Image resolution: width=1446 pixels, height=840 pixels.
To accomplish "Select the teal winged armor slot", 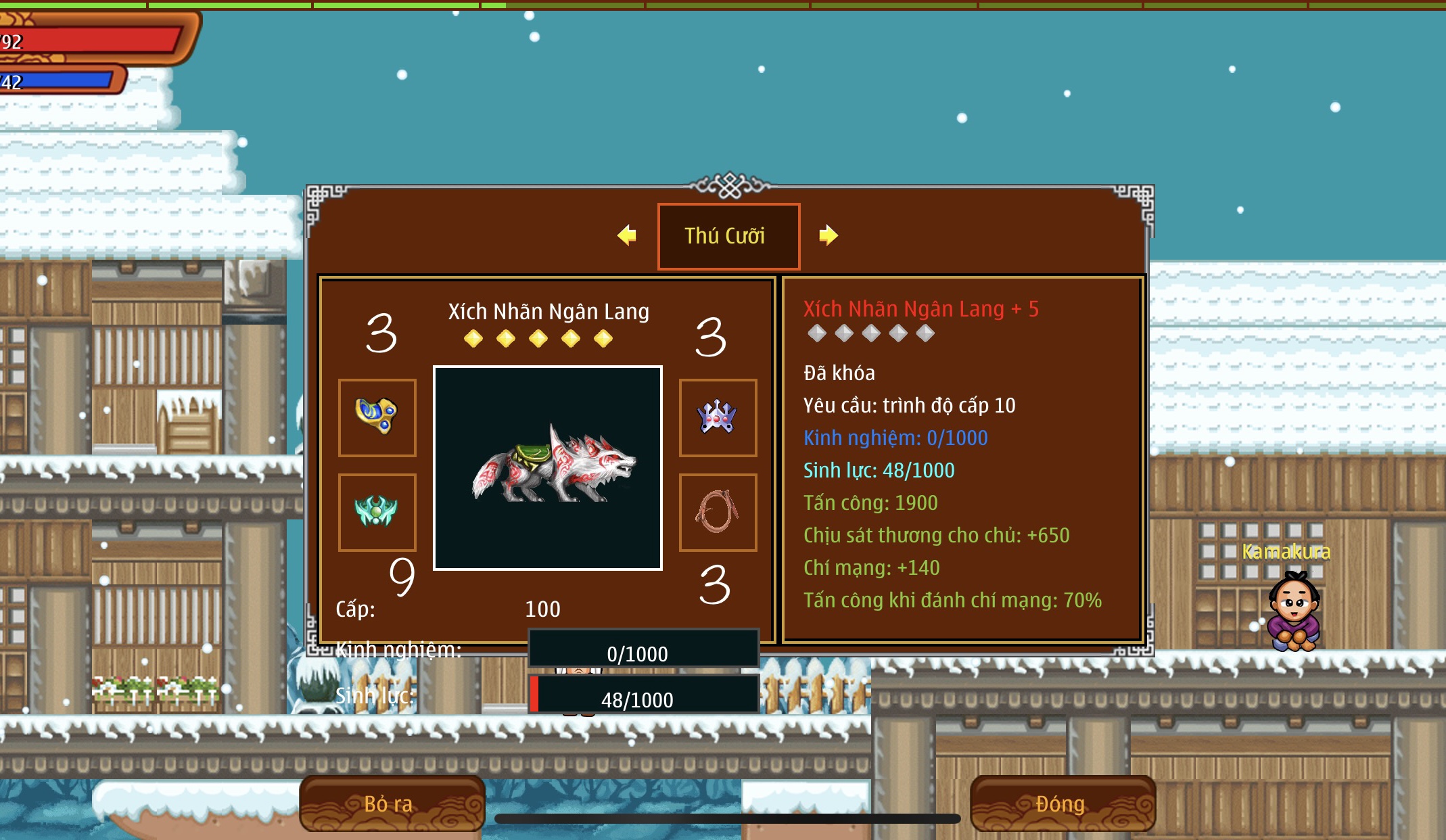I will click(377, 512).
